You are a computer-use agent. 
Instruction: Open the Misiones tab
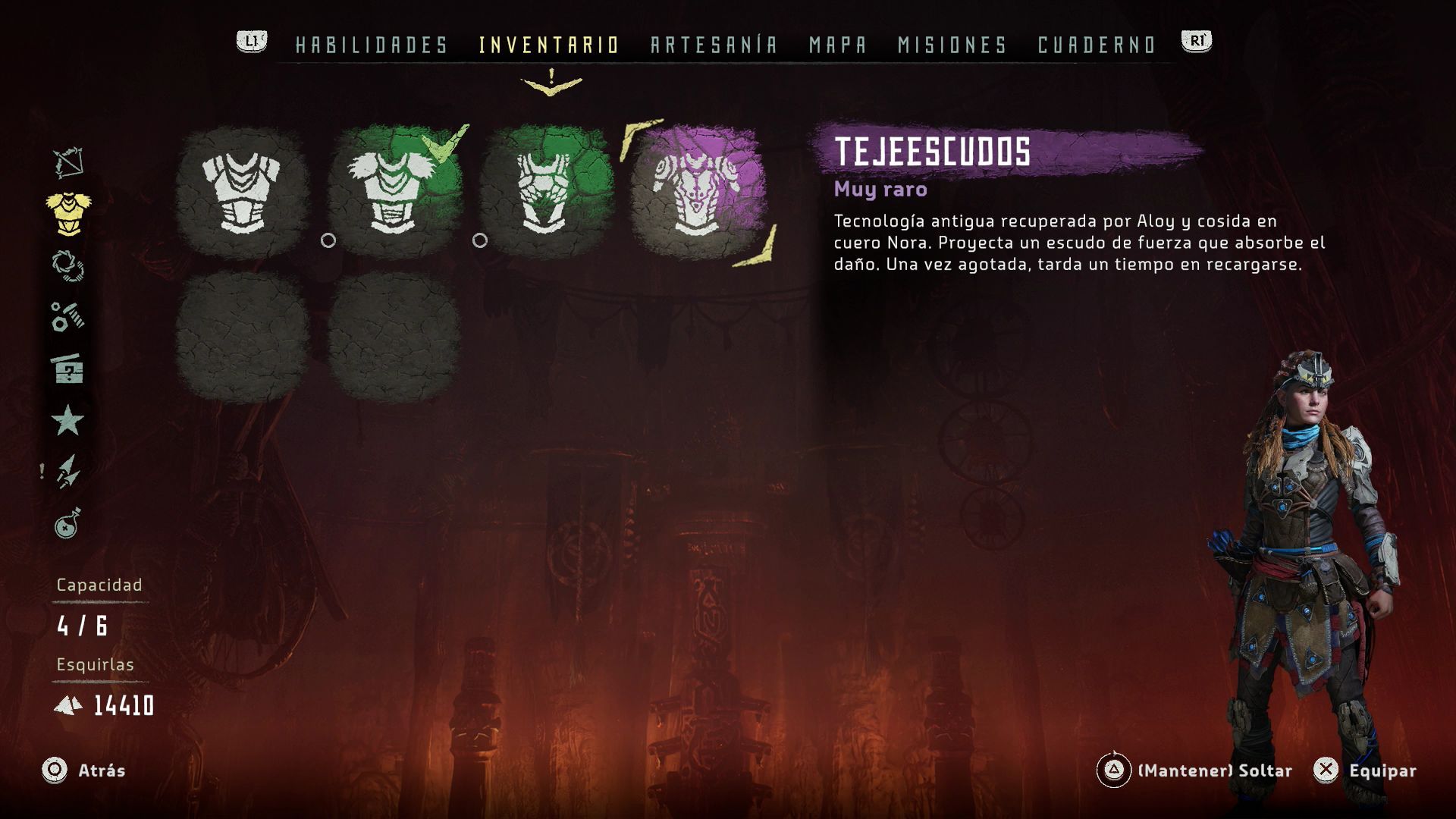tap(952, 45)
